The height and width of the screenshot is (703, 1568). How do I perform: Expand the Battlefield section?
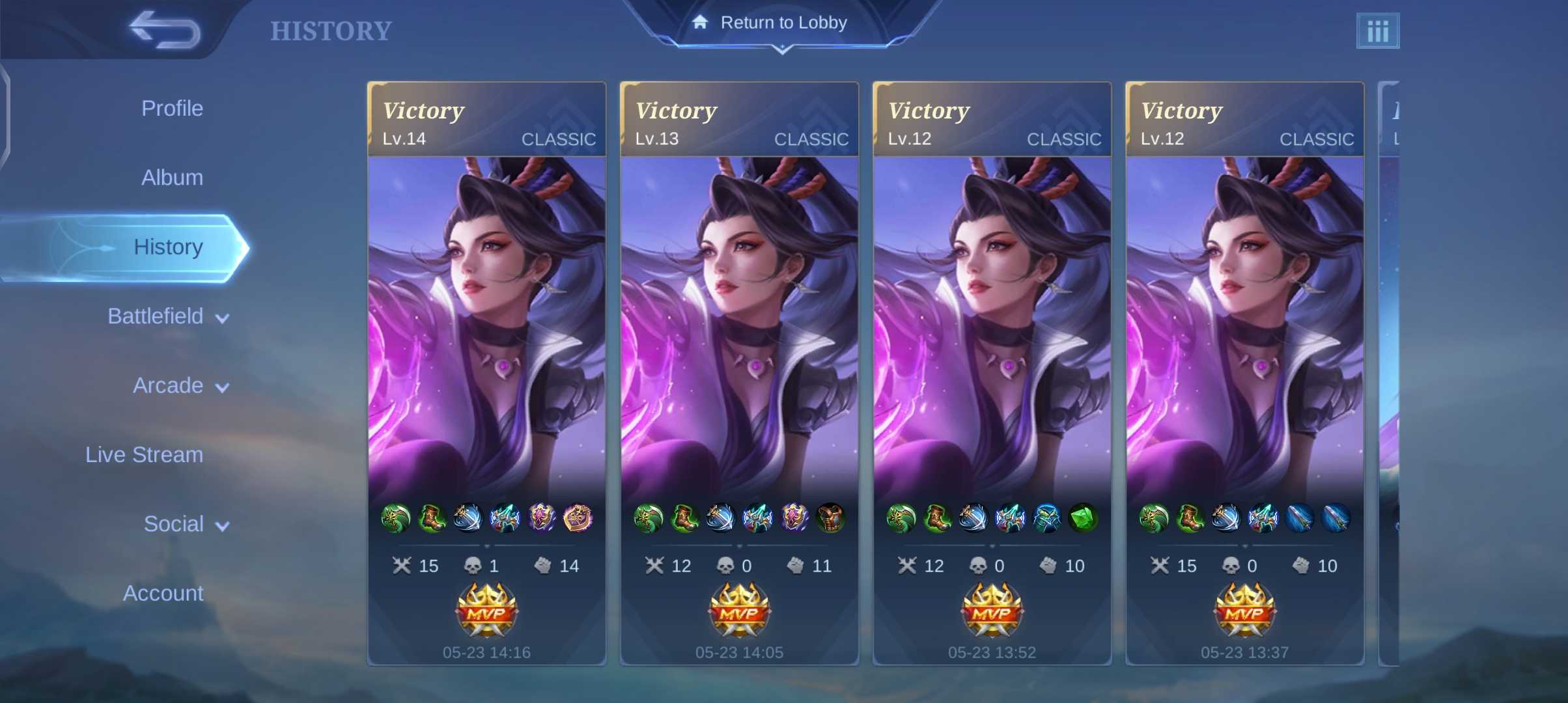click(168, 316)
